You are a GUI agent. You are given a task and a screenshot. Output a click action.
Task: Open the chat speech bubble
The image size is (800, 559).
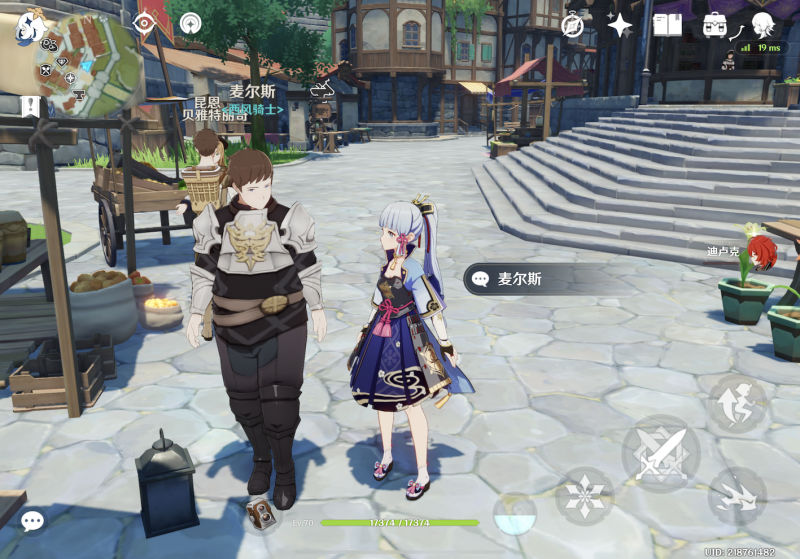click(x=32, y=521)
